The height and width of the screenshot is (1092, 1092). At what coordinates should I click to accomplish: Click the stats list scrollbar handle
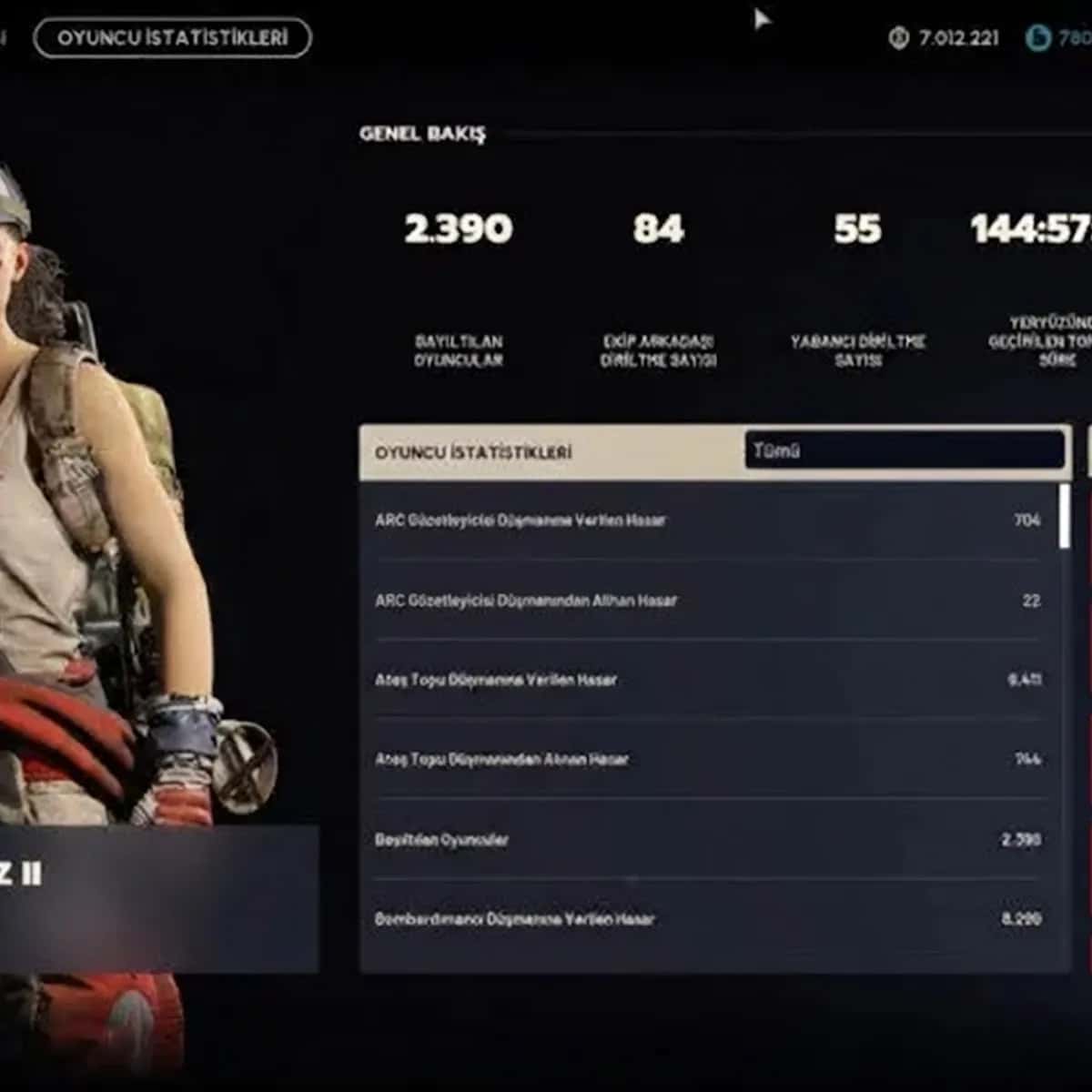(x=1064, y=516)
